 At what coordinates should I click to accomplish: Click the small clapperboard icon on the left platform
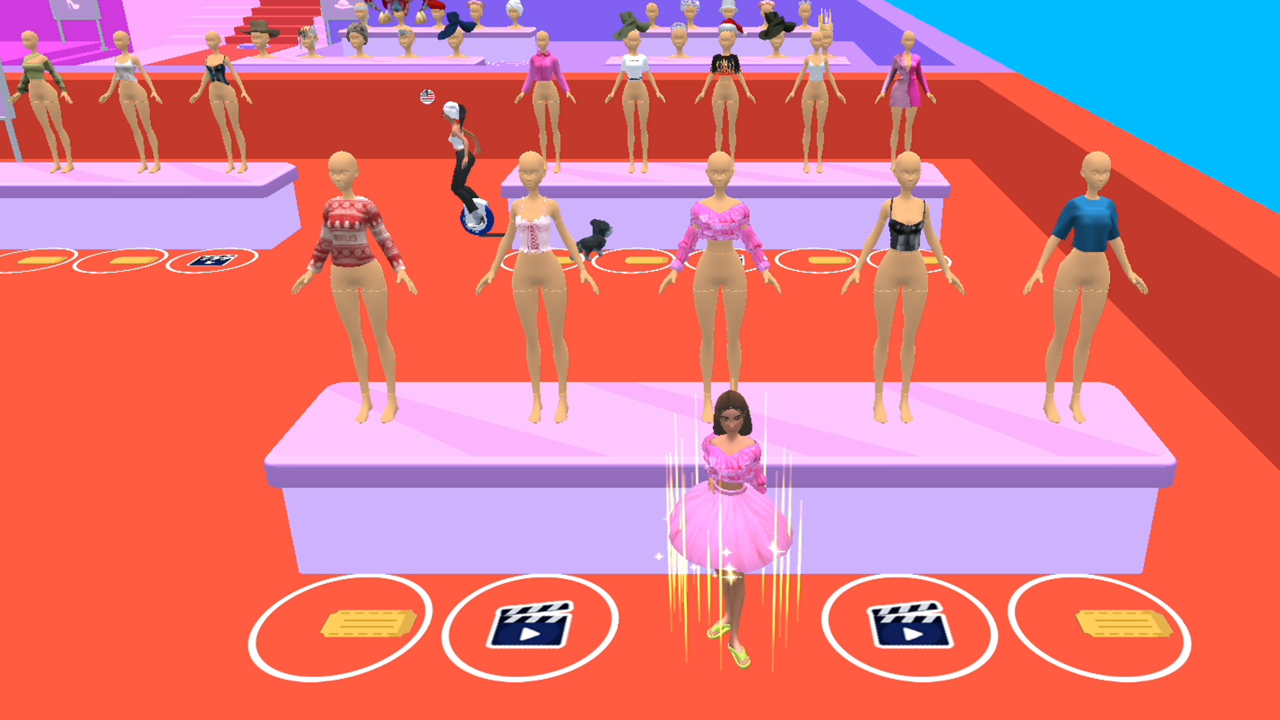click(210, 261)
